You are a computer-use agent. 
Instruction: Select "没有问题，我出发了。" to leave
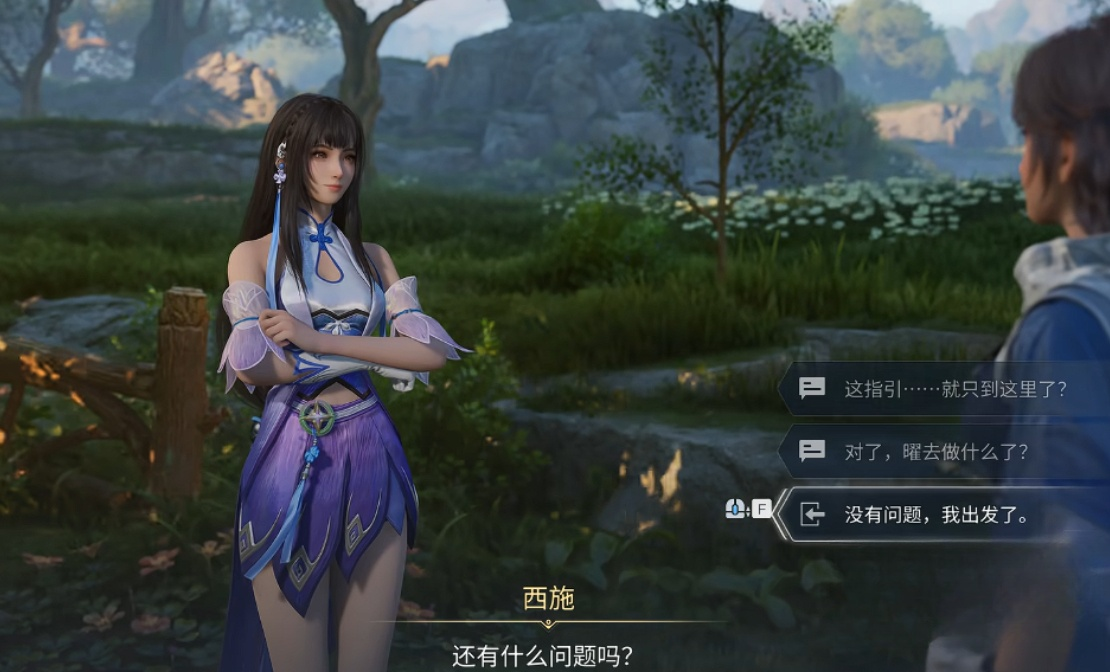click(x=937, y=515)
